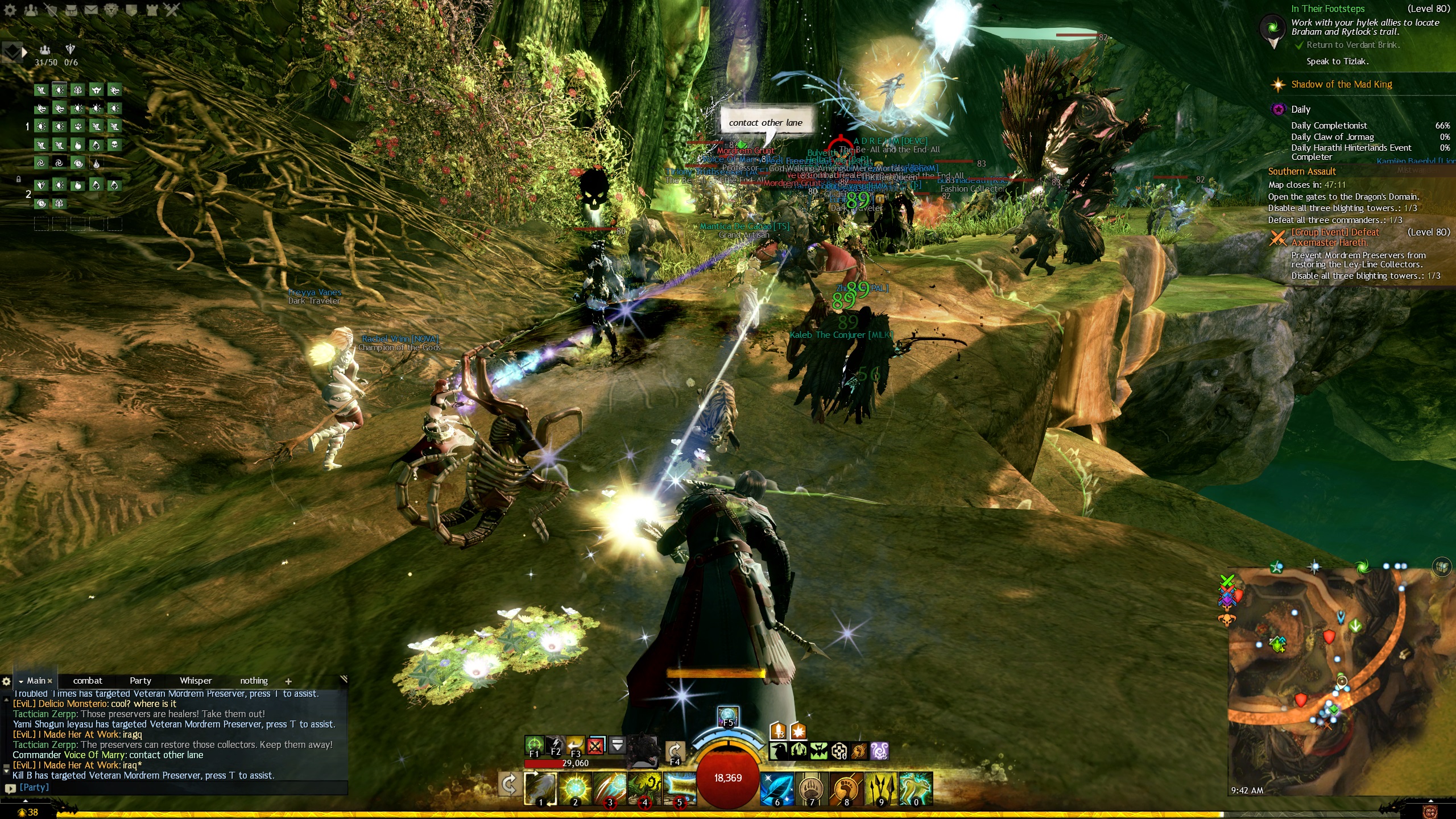Add a new chat tab with plus
Viewport: 1456px width, 819px height.
coord(288,681)
